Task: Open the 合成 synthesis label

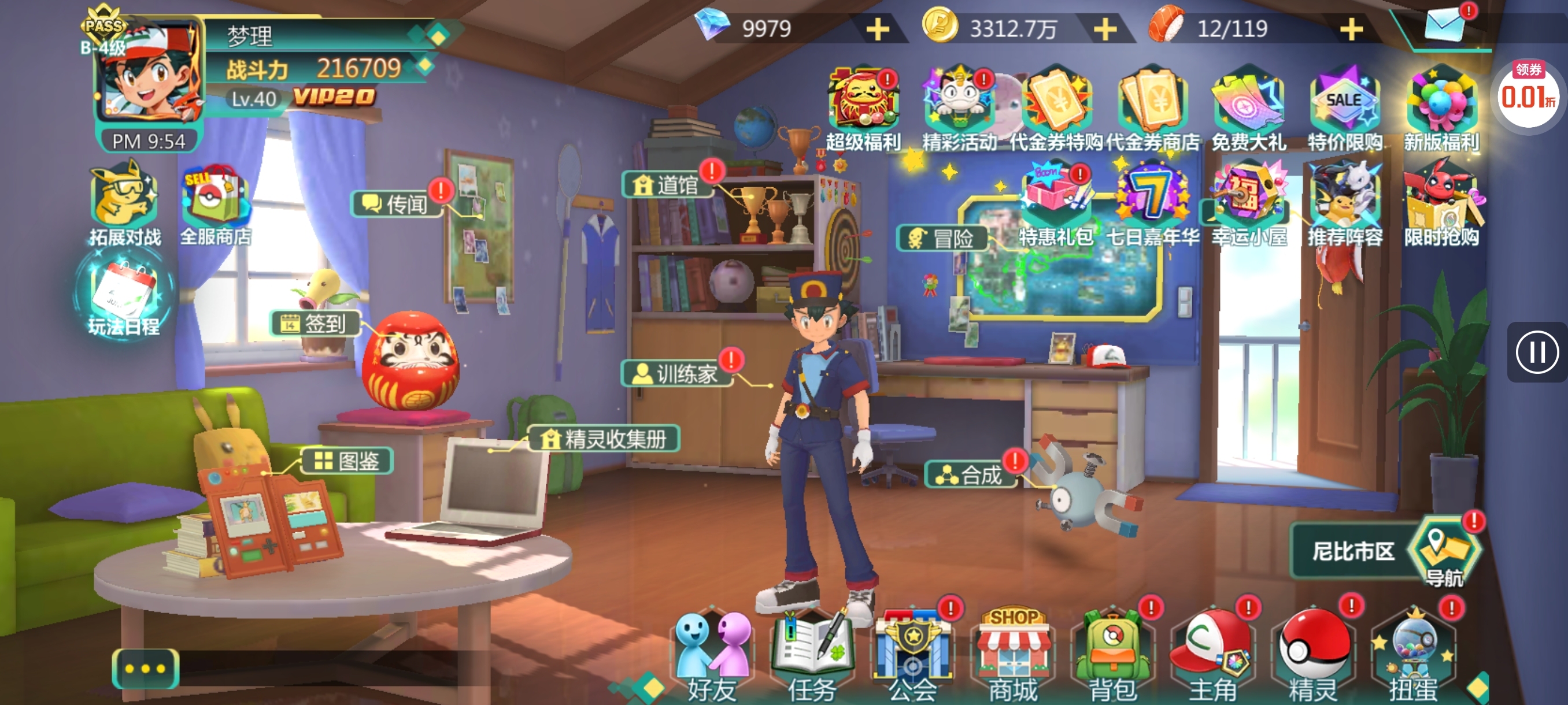Action: tap(972, 474)
